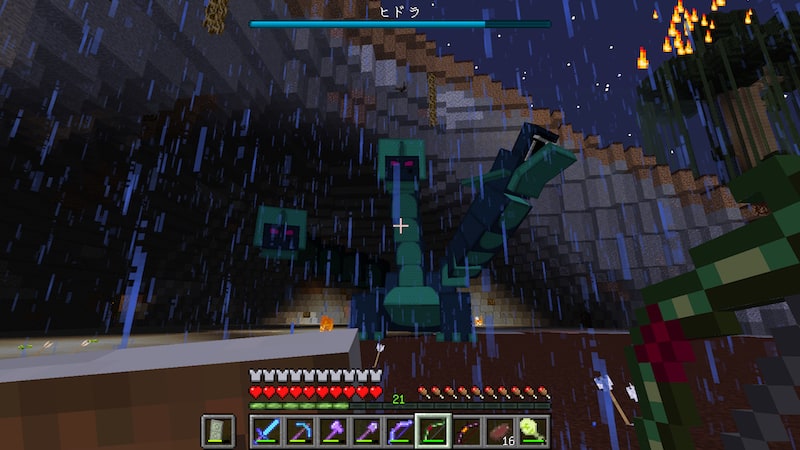Switch to the dark red bow slot
Viewport: 800px width, 450px height.
(466, 430)
